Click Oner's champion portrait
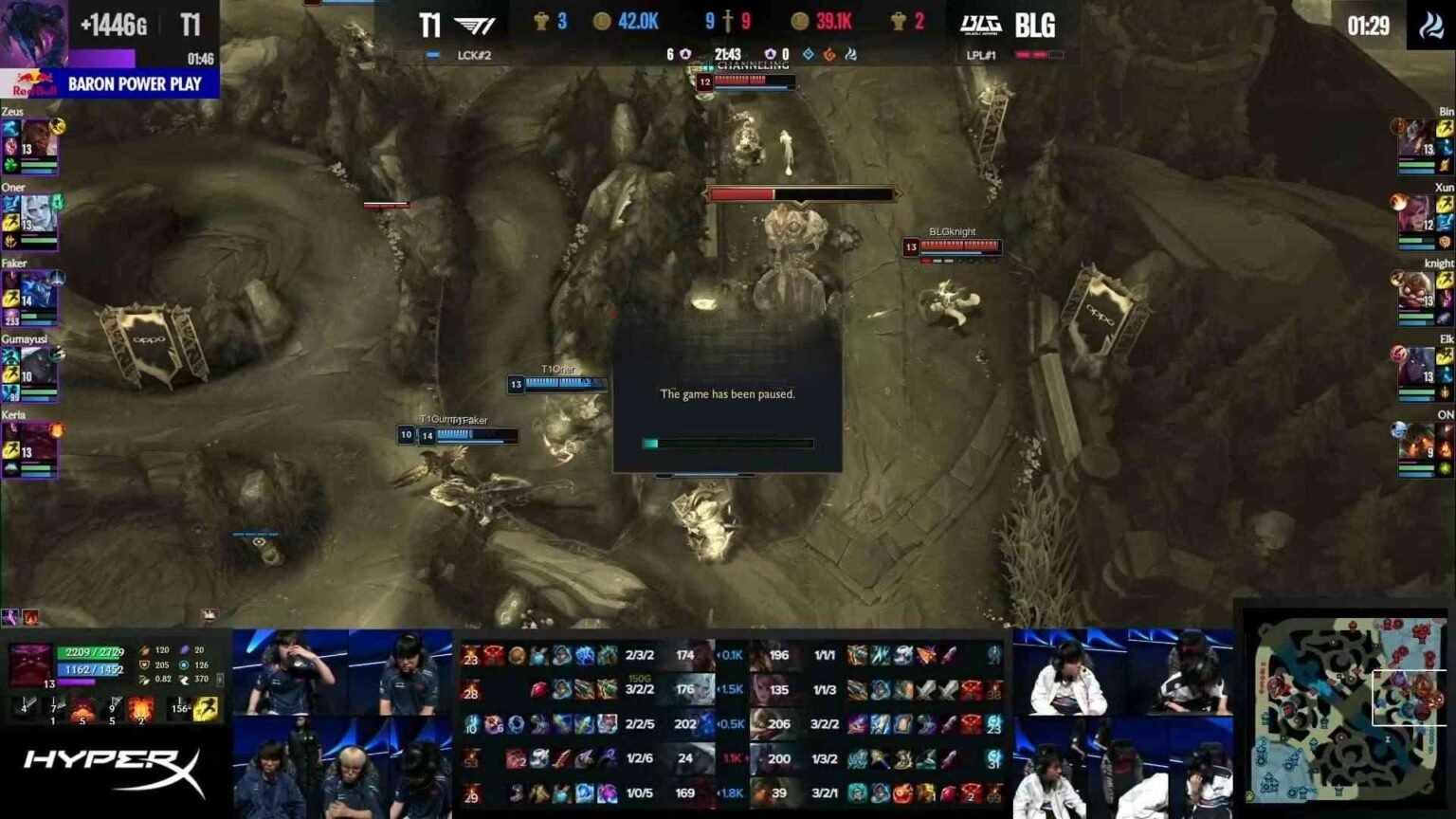Viewport: 1456px width, 819px height. tap(38, 214)
